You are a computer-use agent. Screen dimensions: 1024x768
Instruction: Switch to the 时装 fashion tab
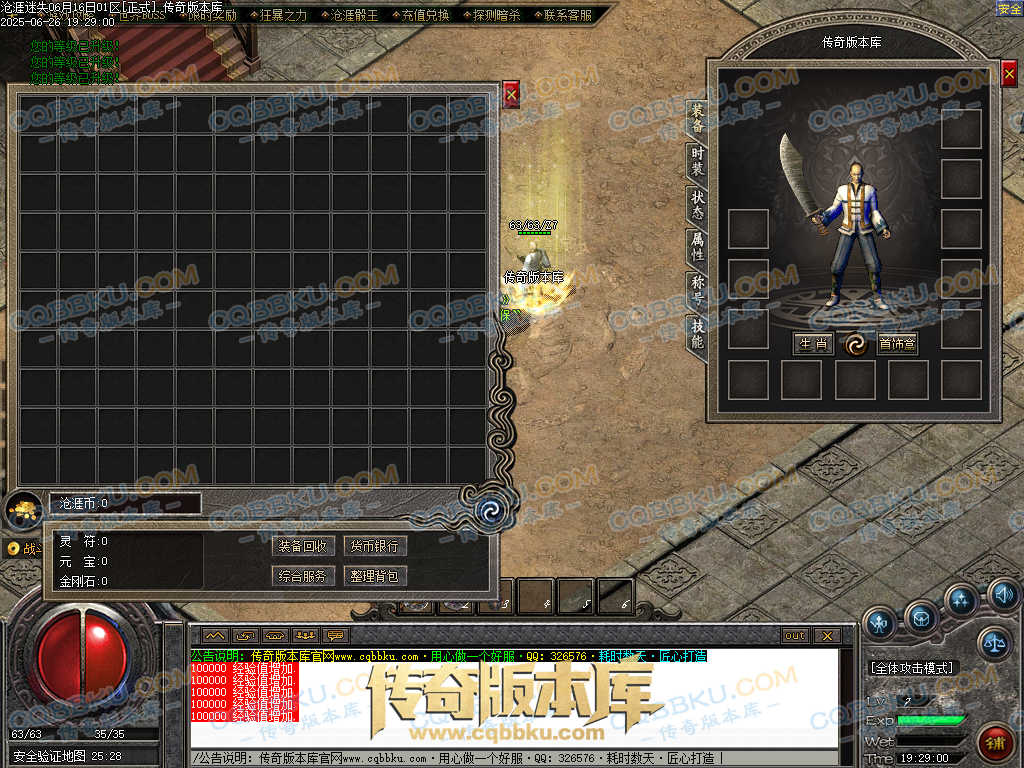(x=697, y=161)
